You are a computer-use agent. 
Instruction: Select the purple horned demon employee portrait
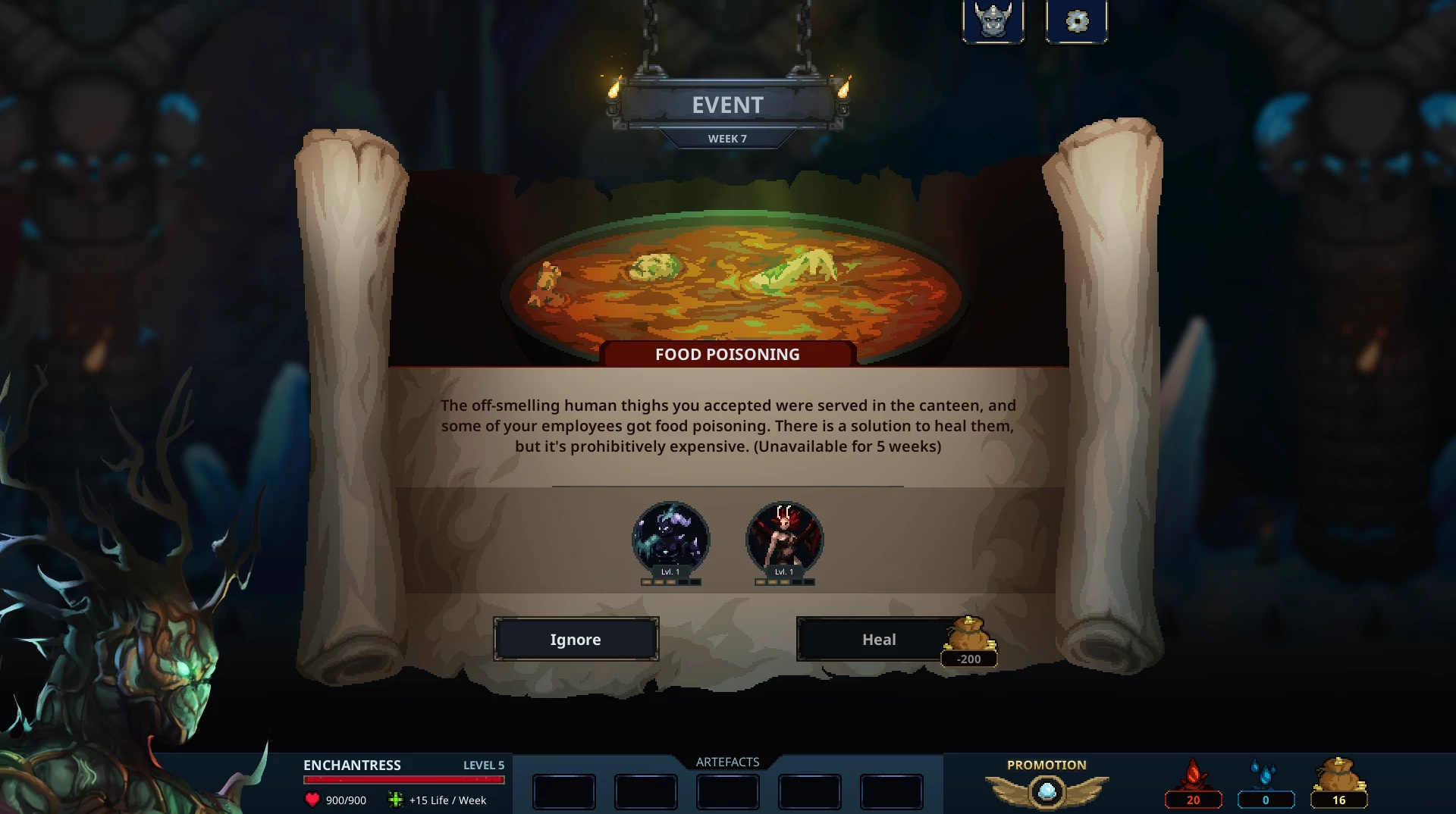tap(670, 538)
